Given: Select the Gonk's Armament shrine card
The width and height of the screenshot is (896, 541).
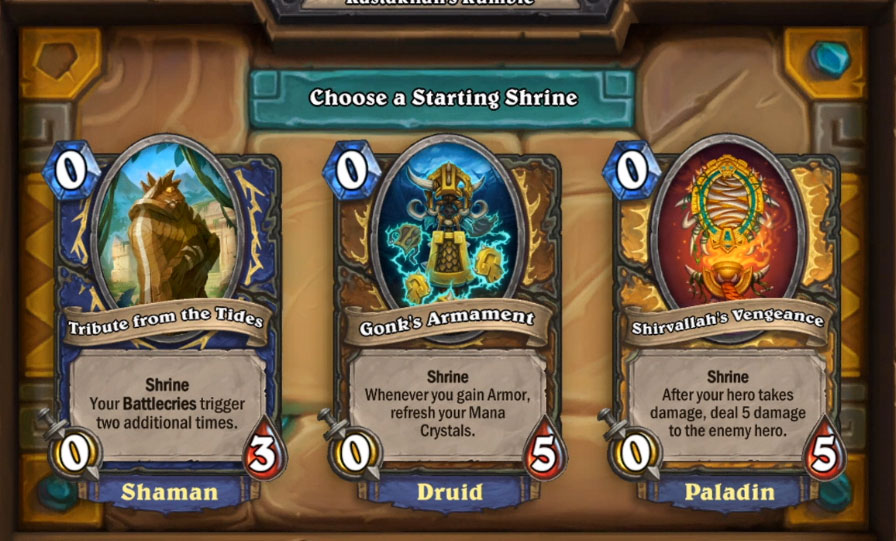Looking at the screenshot, I should pyautogui.click(x=446, y=320).
